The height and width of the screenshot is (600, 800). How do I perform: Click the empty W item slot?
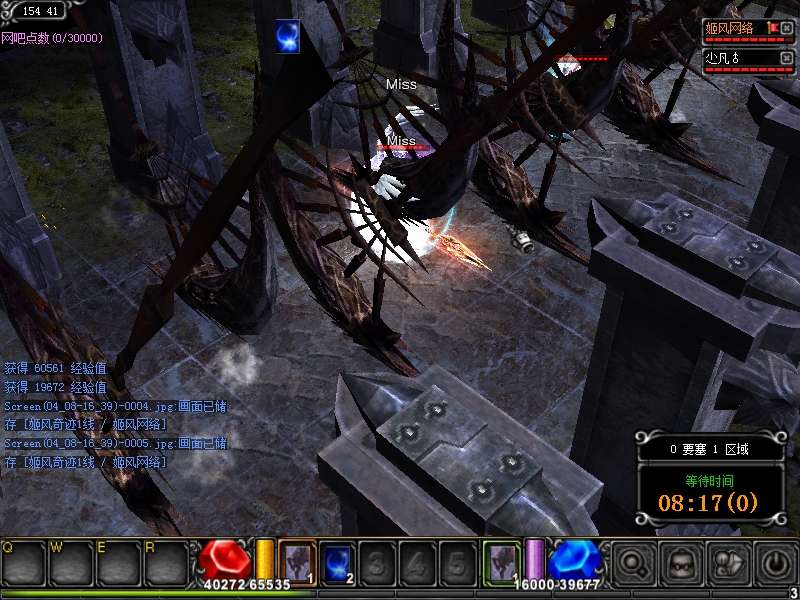coord(70,563)
